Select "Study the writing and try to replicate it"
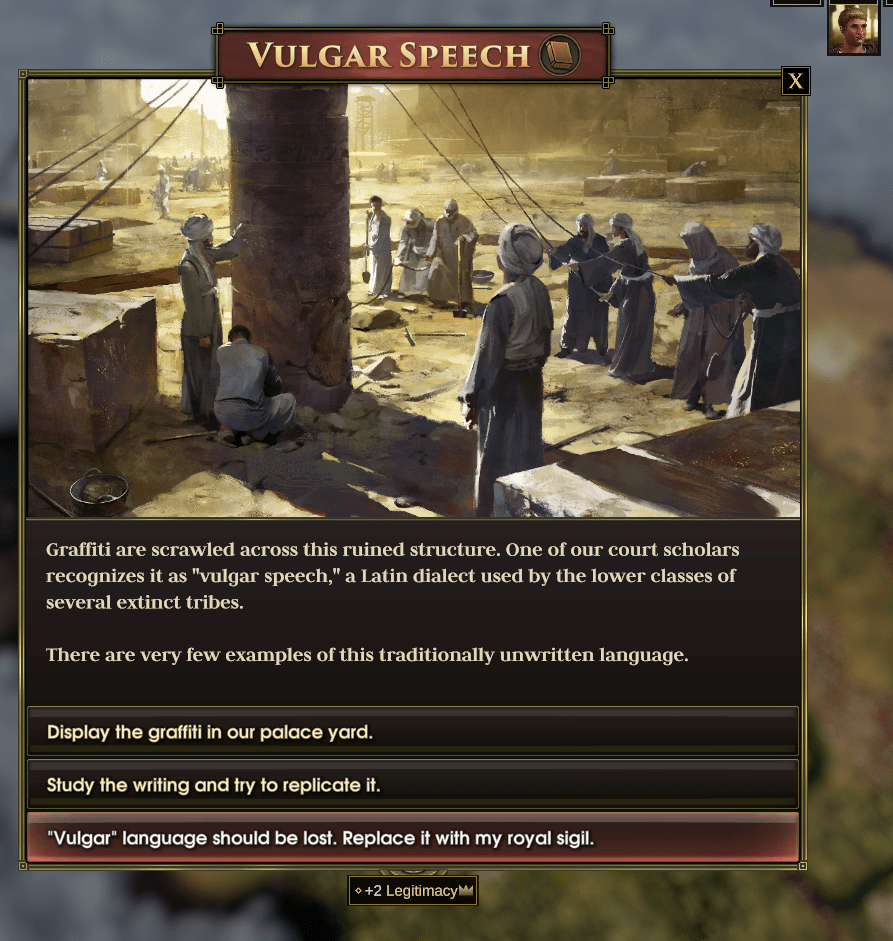893x941 pixels. [412, 785]
